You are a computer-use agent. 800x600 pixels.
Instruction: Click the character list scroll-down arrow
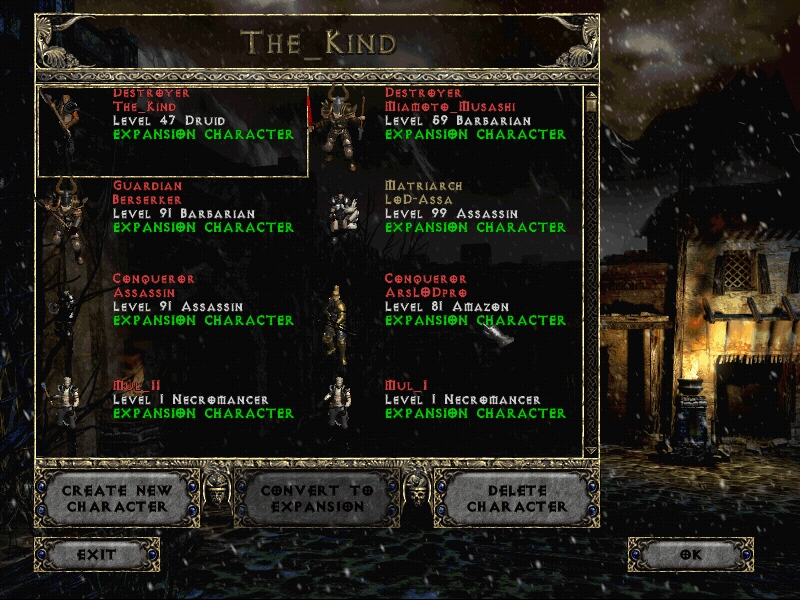pyautogui.click(x=591, y=452)
